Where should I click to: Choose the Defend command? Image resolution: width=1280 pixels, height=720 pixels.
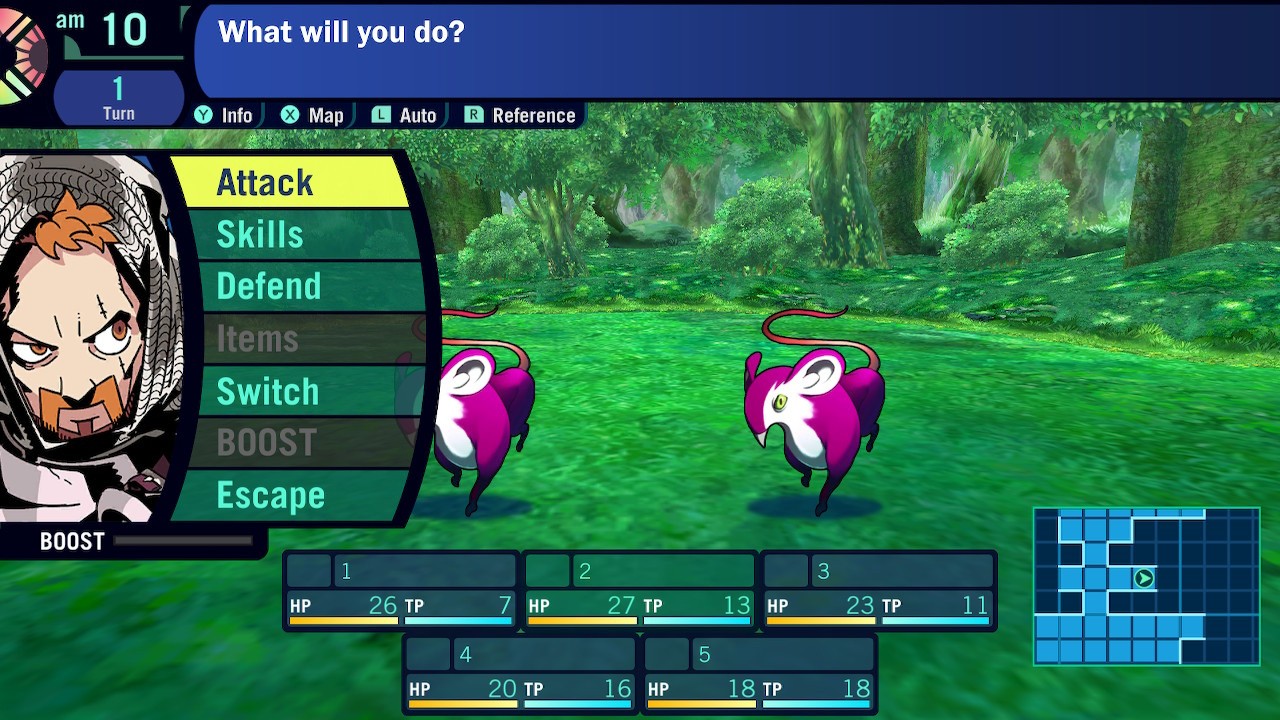[290, 286]
